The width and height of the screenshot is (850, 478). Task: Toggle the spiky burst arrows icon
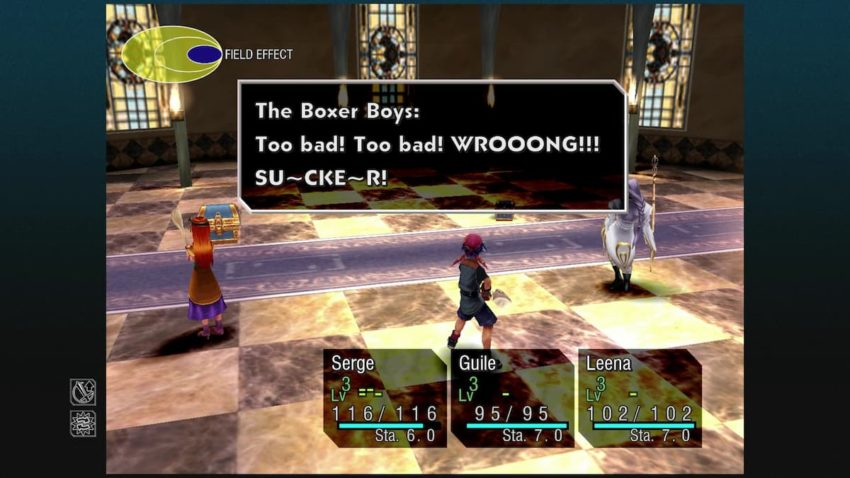(x=83, y=424)
